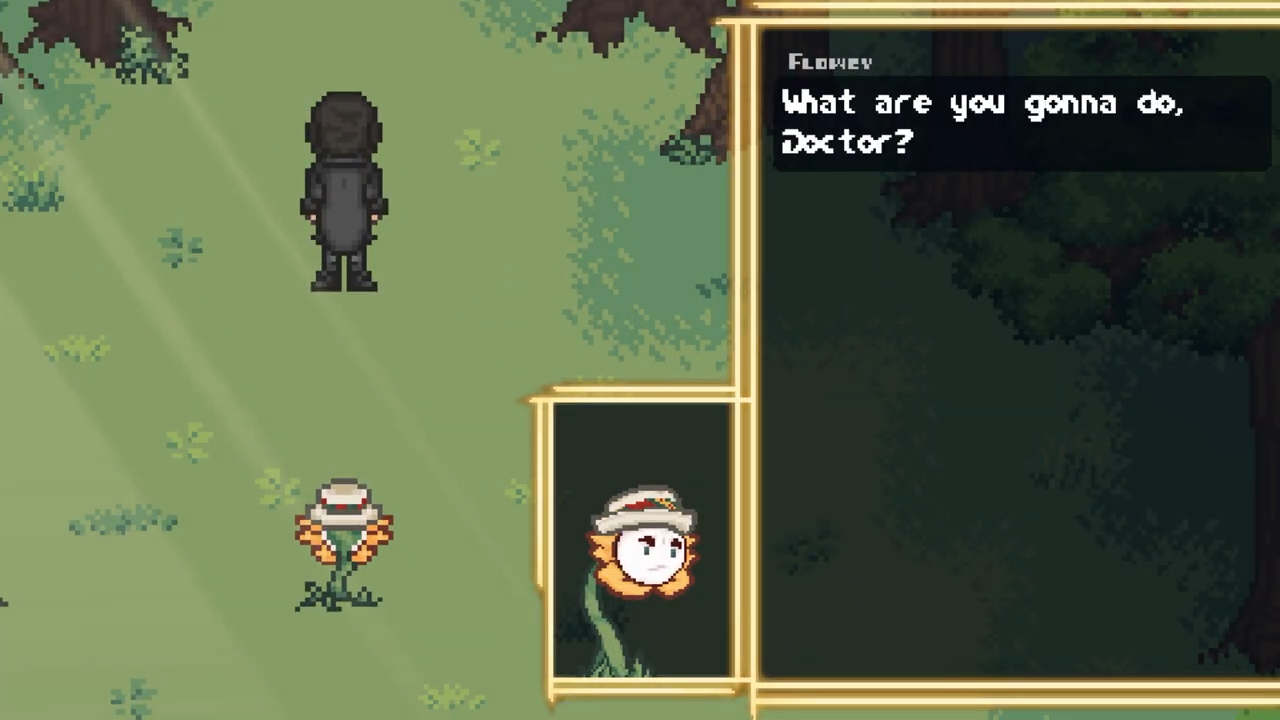Click the speaker name label reading Flowey

(830, 62)
